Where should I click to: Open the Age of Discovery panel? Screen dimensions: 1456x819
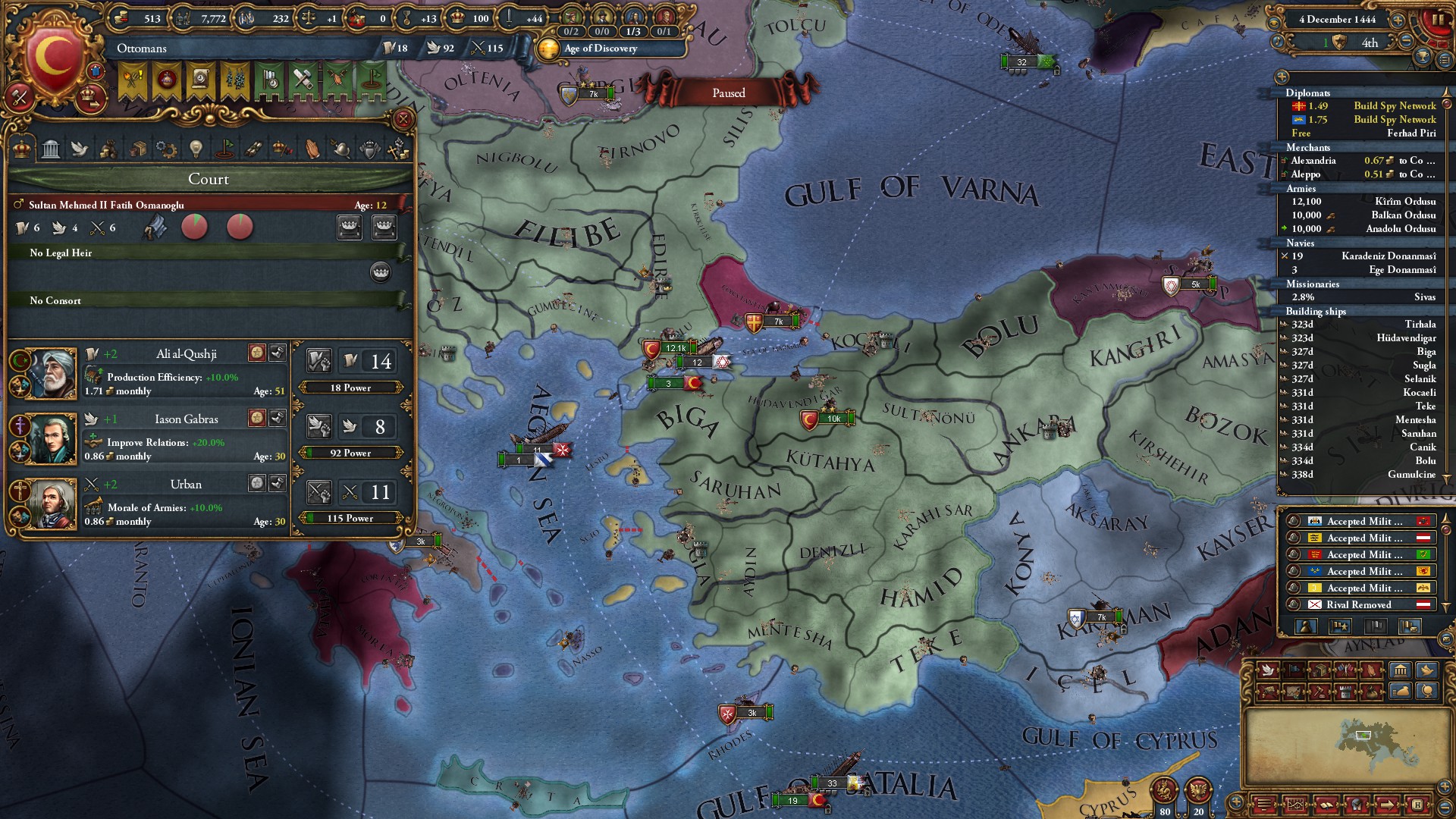pos(599,49)
